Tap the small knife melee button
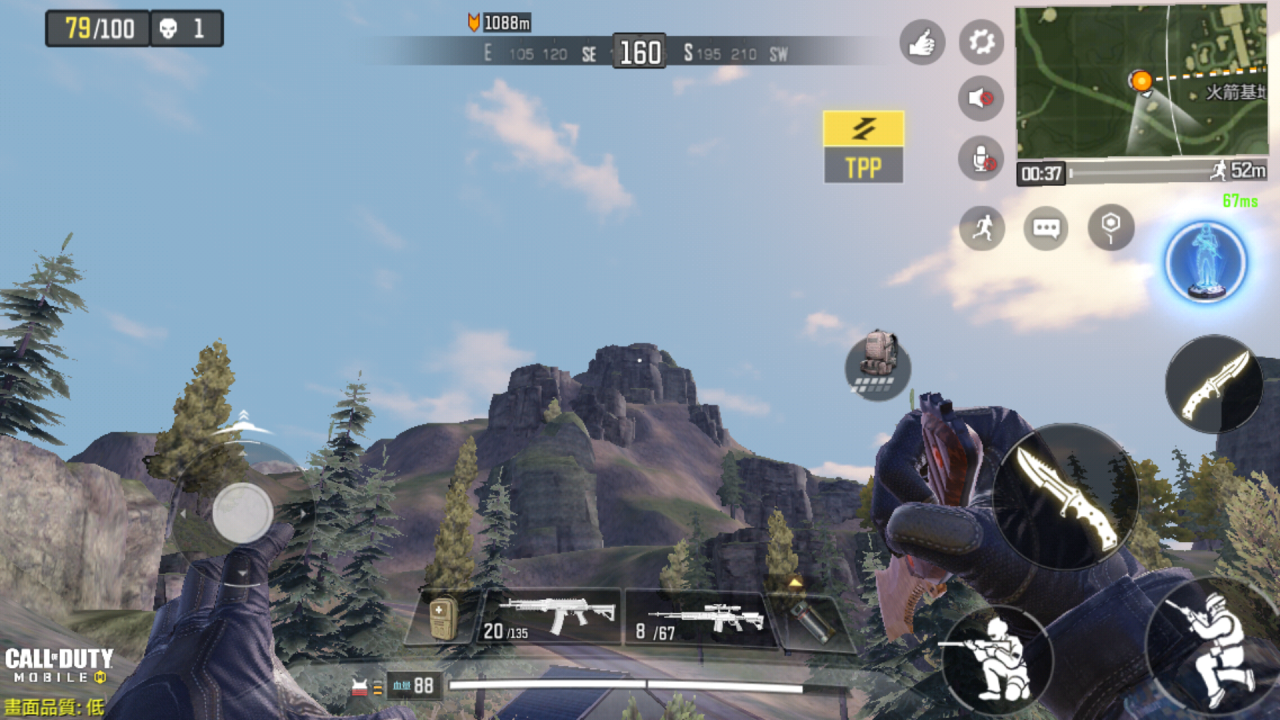1280x720 pixels. [1214, 384]
